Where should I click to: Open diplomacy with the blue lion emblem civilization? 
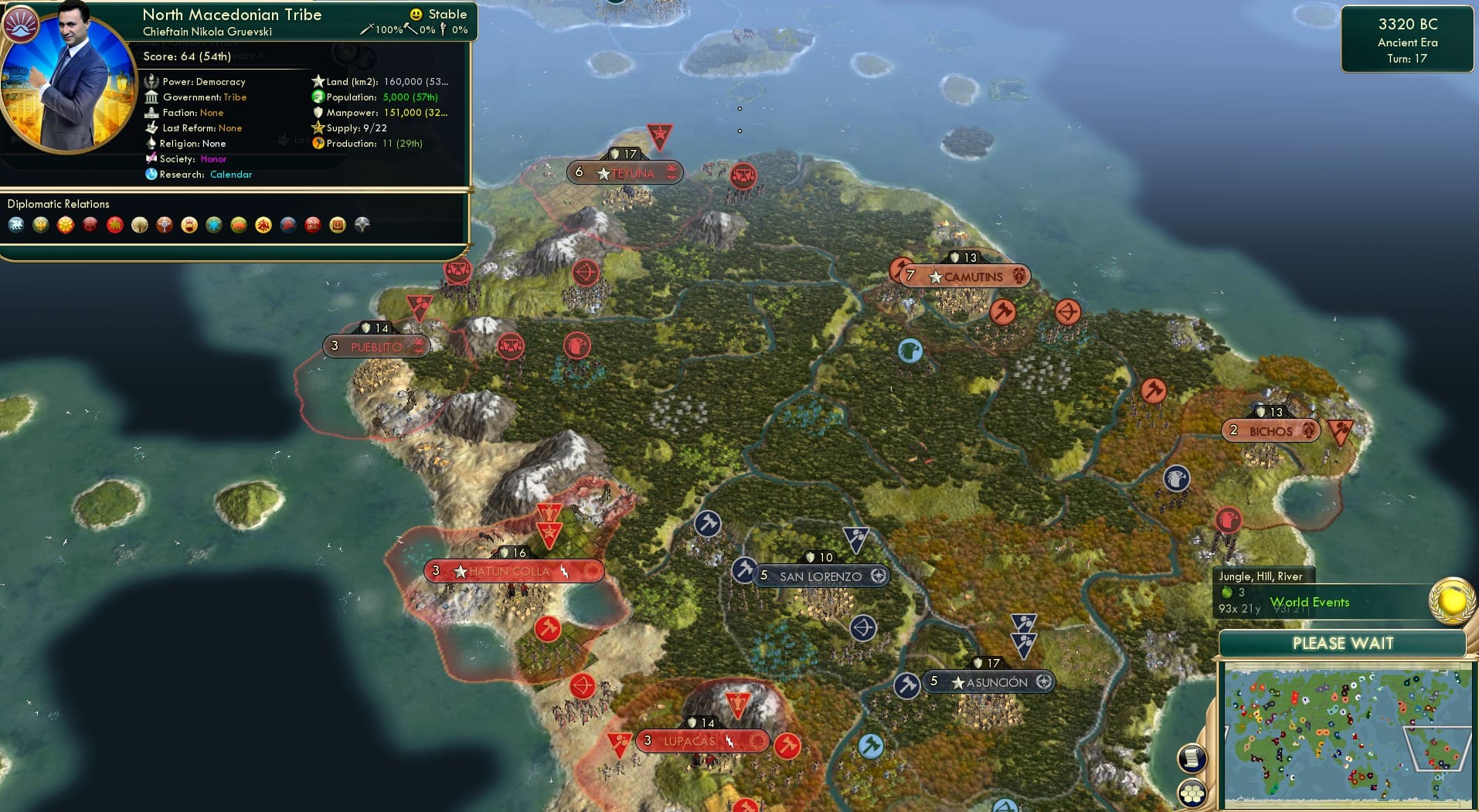[15, 225]
